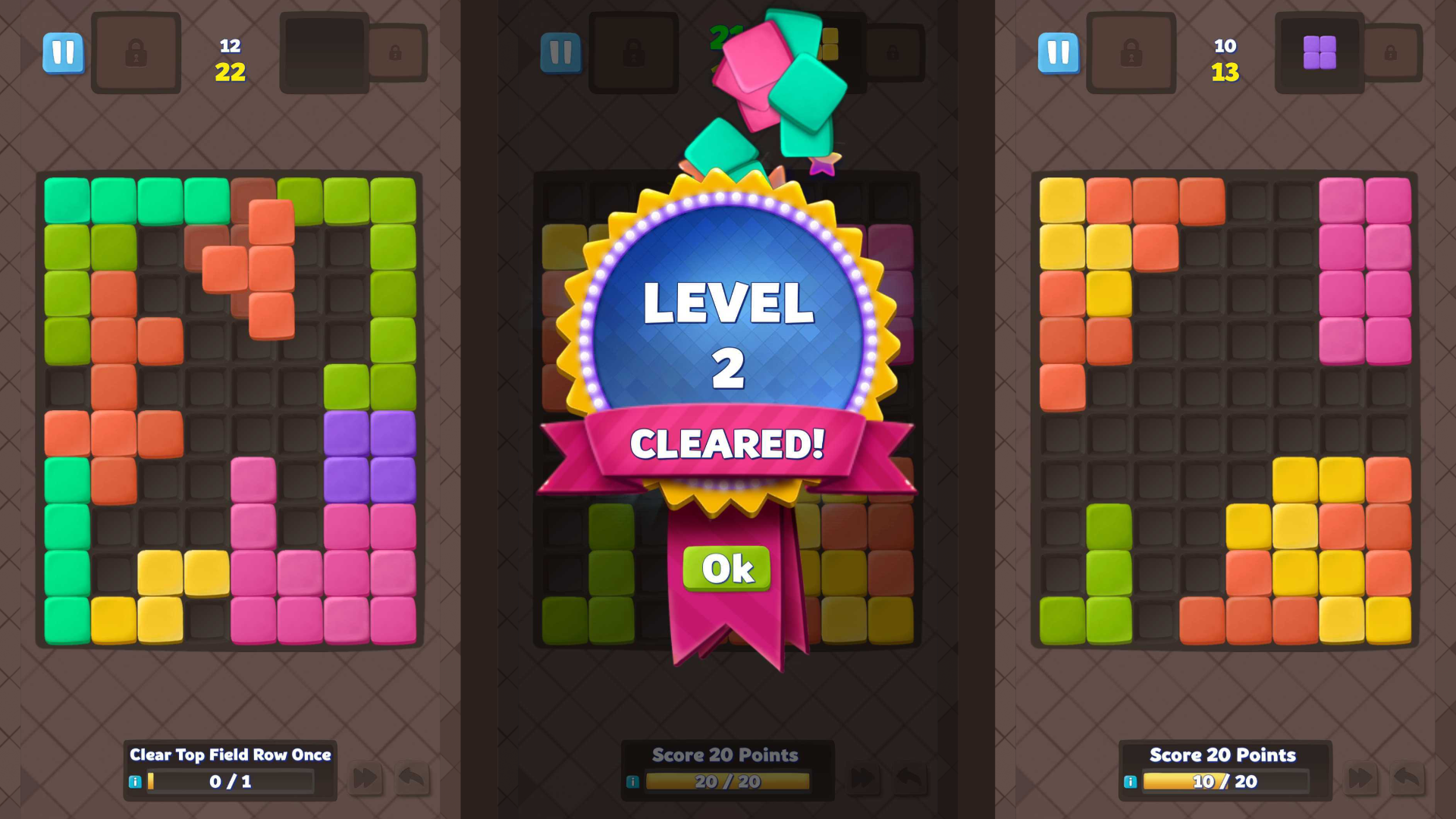Click the fast-forward icon in the right panel
The image size is (1456, 819).
[x=1360, y=778]
